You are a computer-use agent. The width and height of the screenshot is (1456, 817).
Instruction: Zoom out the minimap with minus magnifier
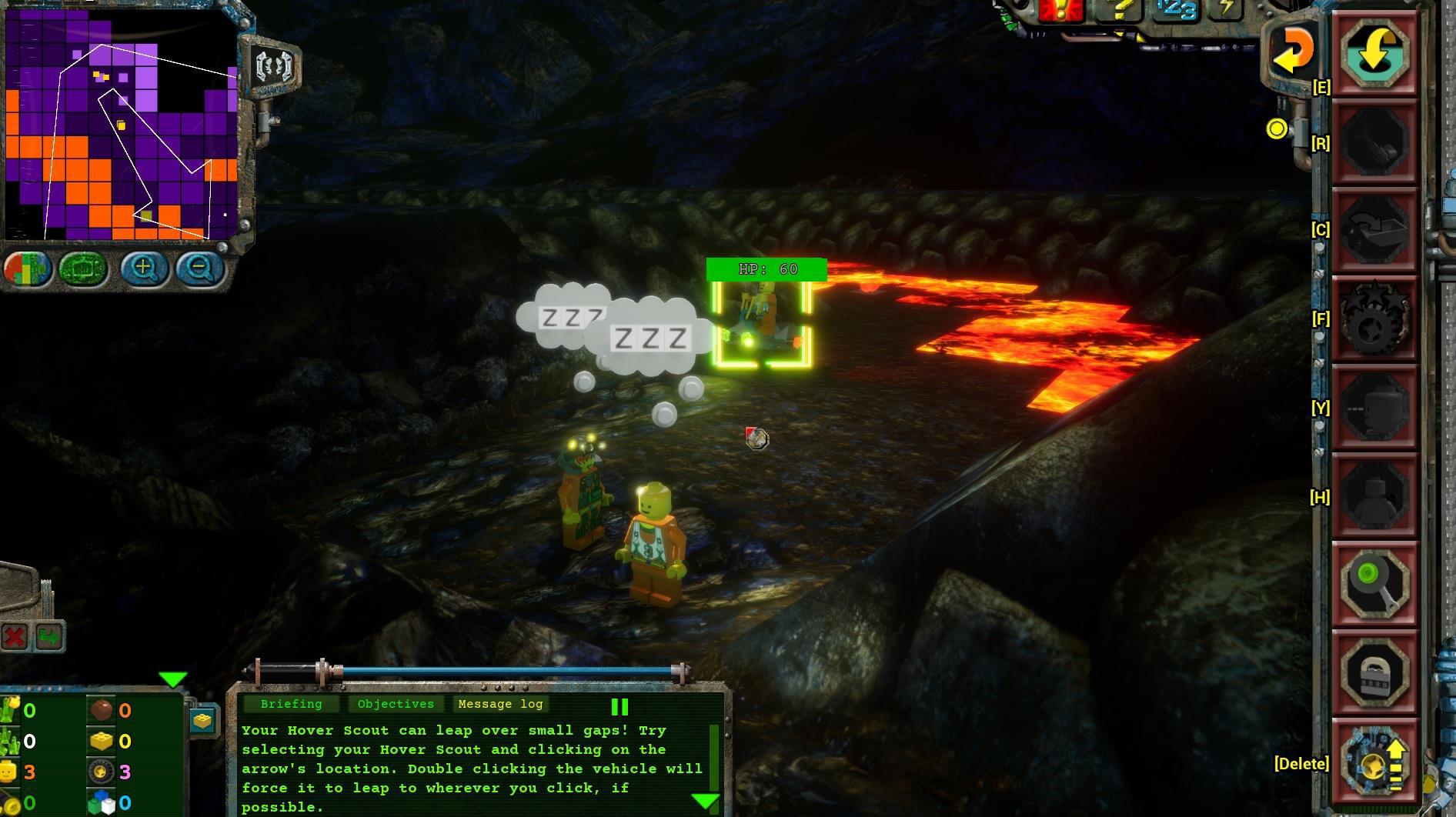click(x=200, y=268)
